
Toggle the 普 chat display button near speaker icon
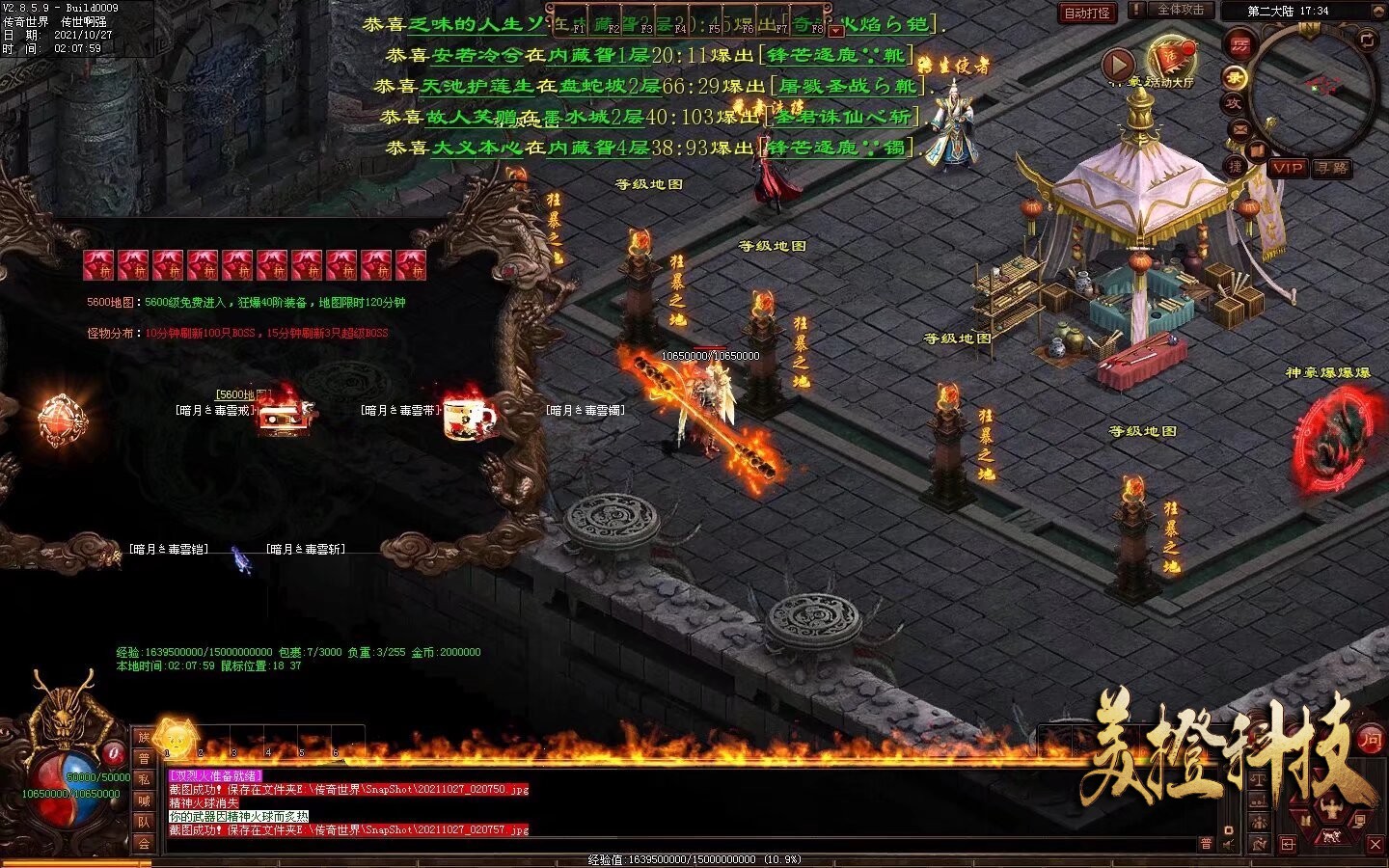click(x=1206, y=843)
